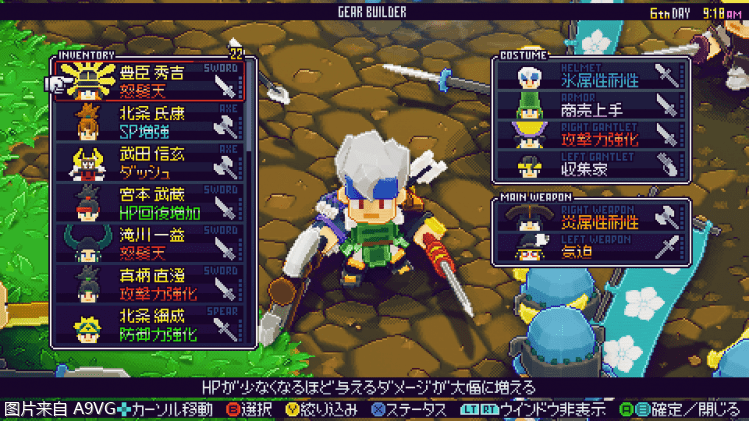Image resolution: width=749 pixels, height=421 pixels.
Task: Select 宮本 武蔵 HP回復増加 row
Action: [150, 204]
